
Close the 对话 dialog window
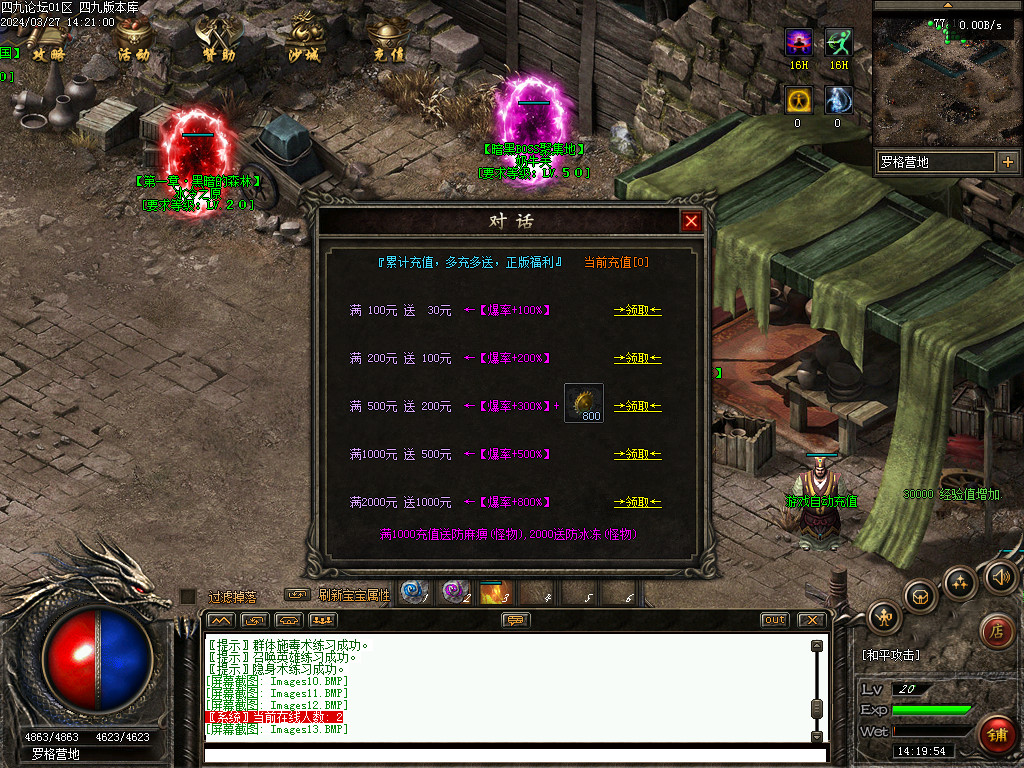691,221
